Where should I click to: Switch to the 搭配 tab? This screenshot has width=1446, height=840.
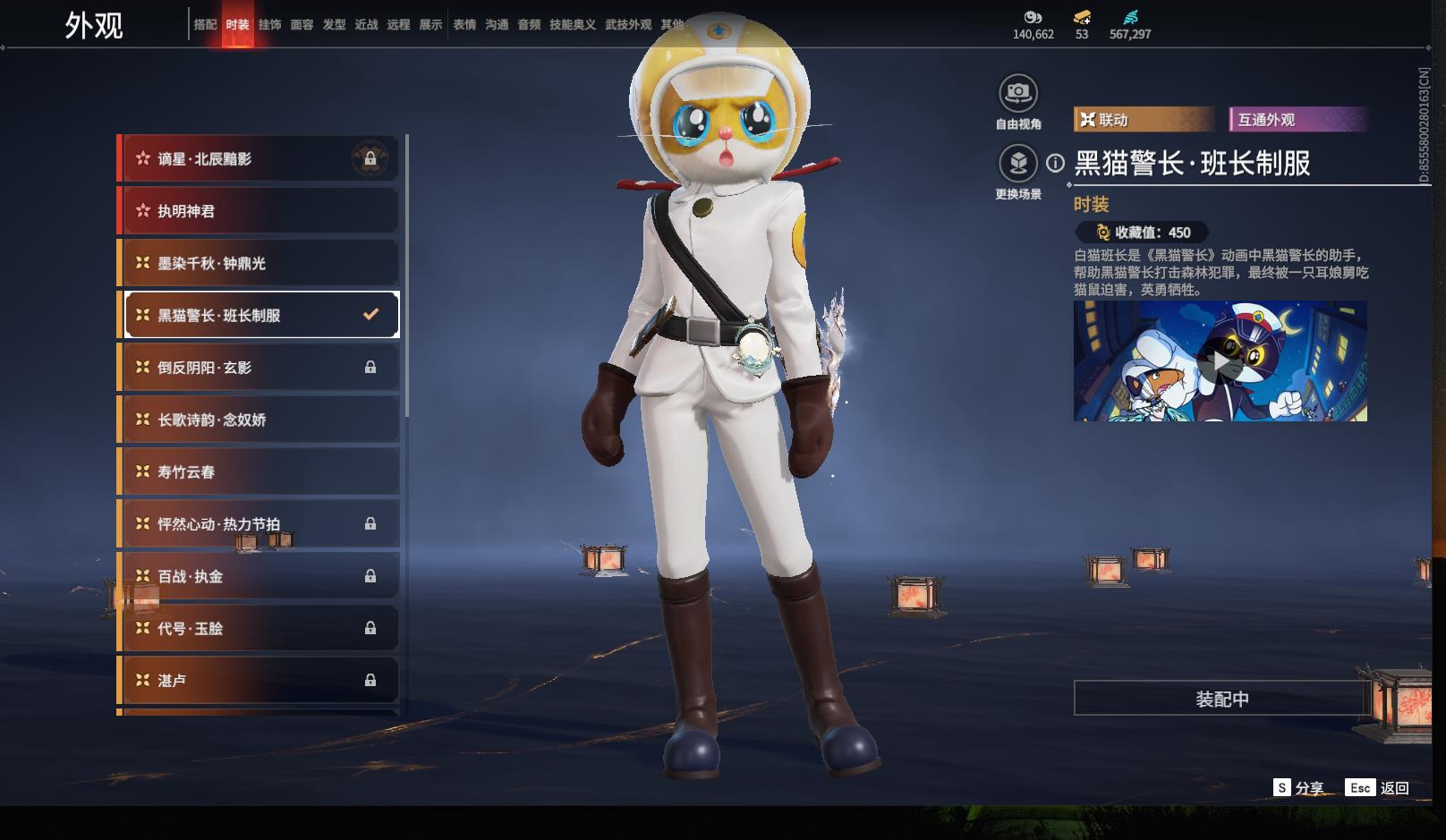(205, 24)
